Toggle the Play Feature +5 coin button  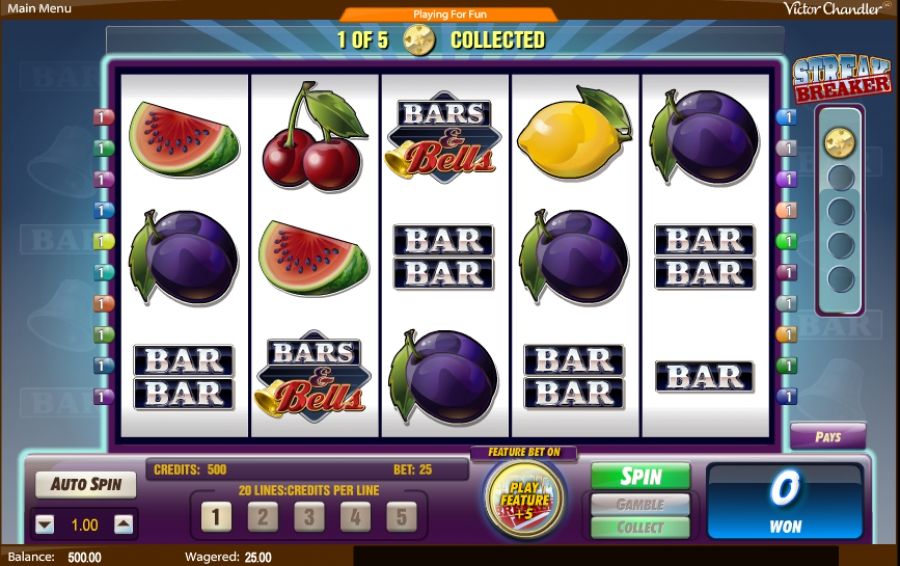(524, 499)
